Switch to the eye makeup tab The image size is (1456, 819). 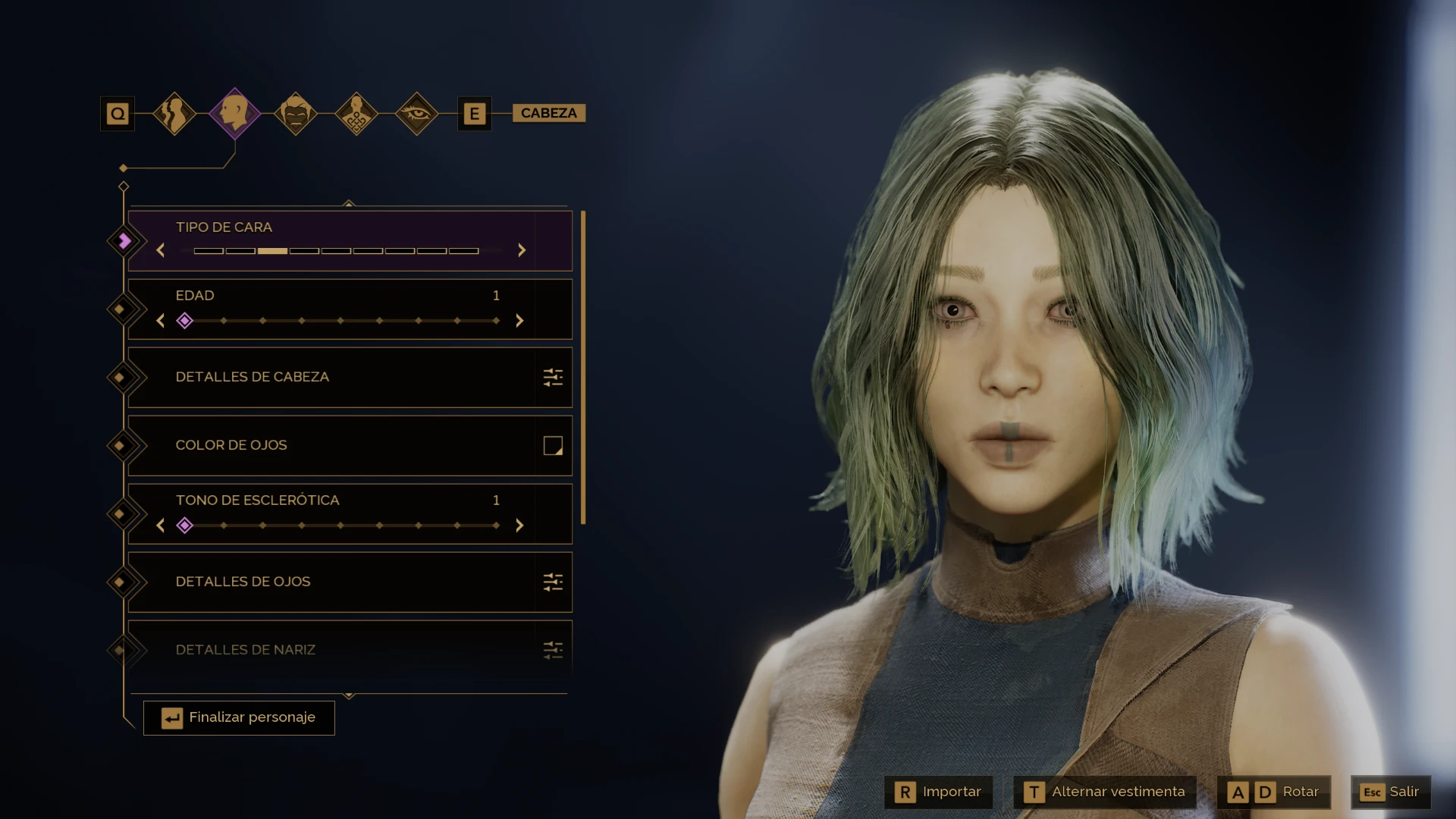tap(416, 114)
